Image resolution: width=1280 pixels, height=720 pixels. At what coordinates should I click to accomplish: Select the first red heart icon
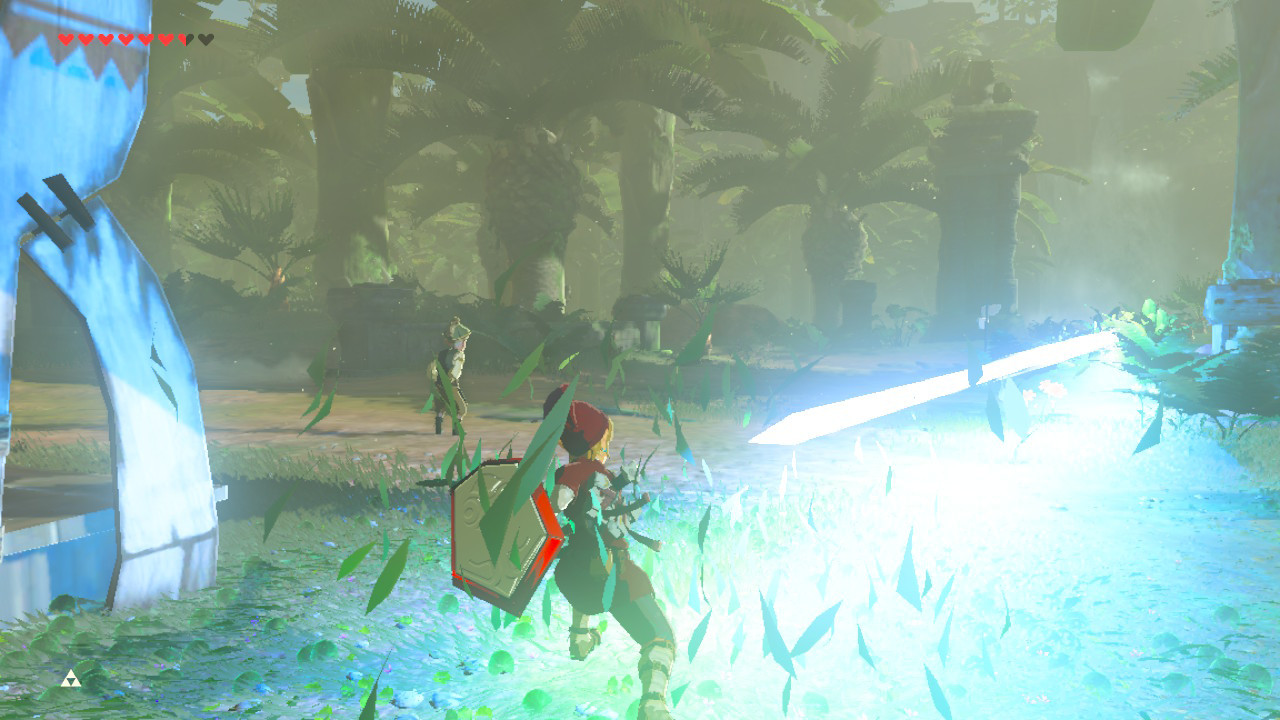65,38
